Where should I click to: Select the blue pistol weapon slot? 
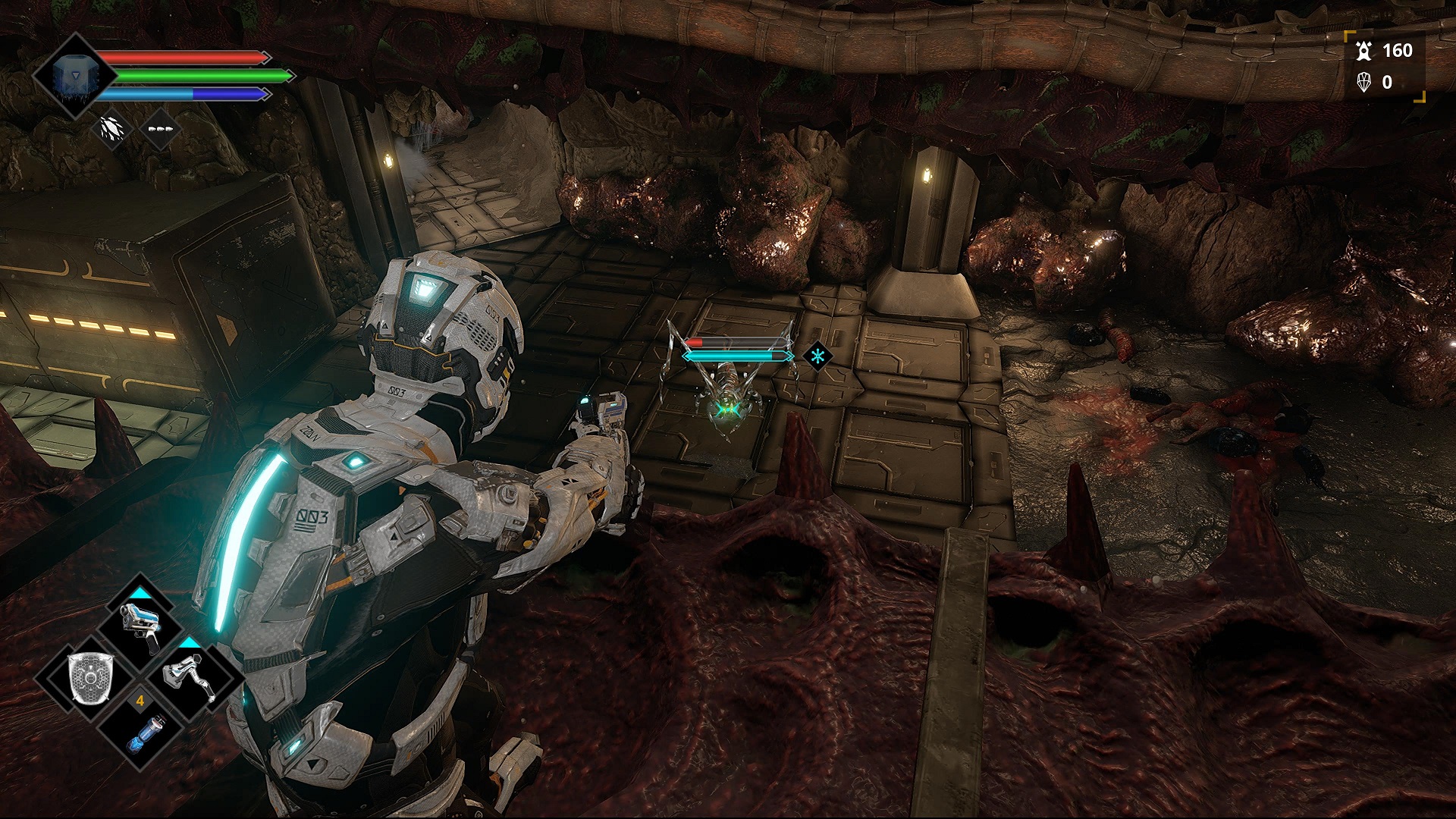click(140, 626)
